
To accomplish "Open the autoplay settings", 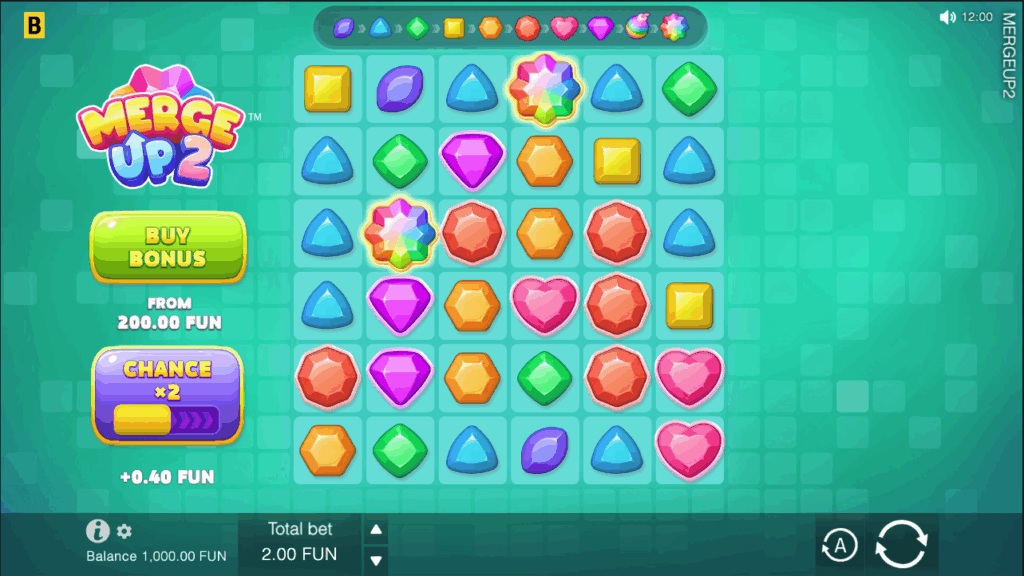I will [x=840, y=545].
